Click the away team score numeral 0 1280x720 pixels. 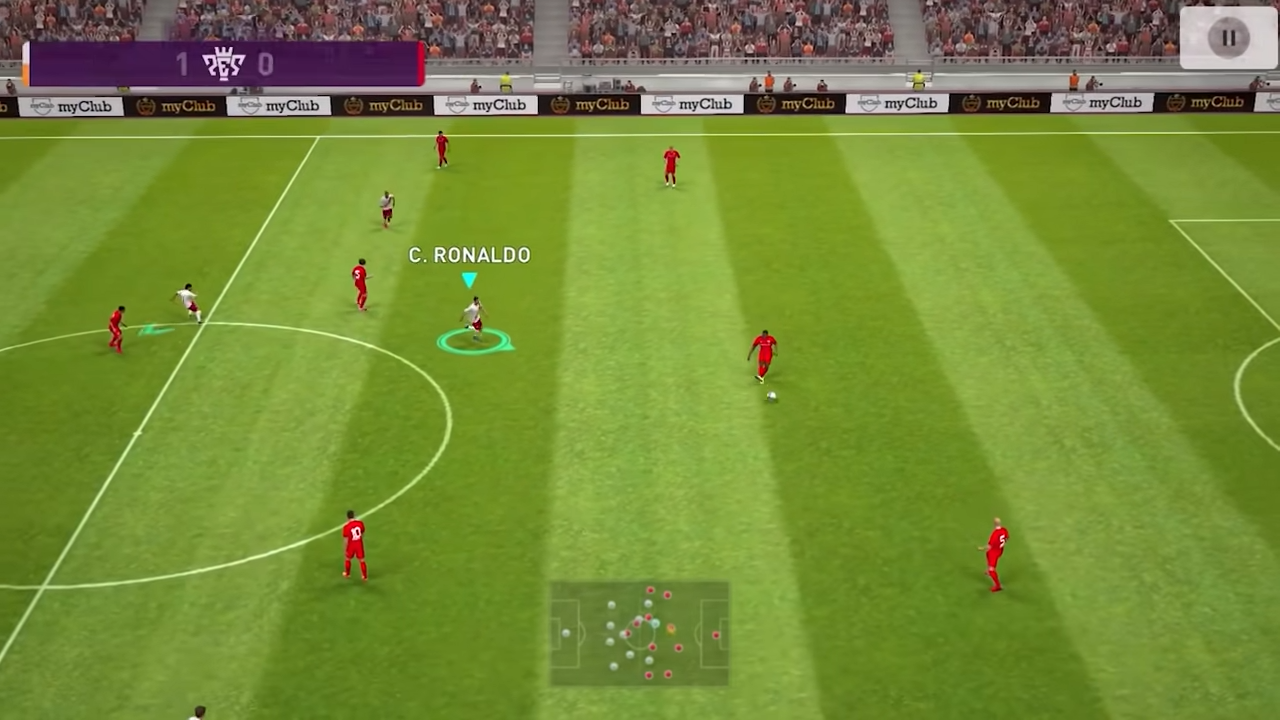pos(266,64)
